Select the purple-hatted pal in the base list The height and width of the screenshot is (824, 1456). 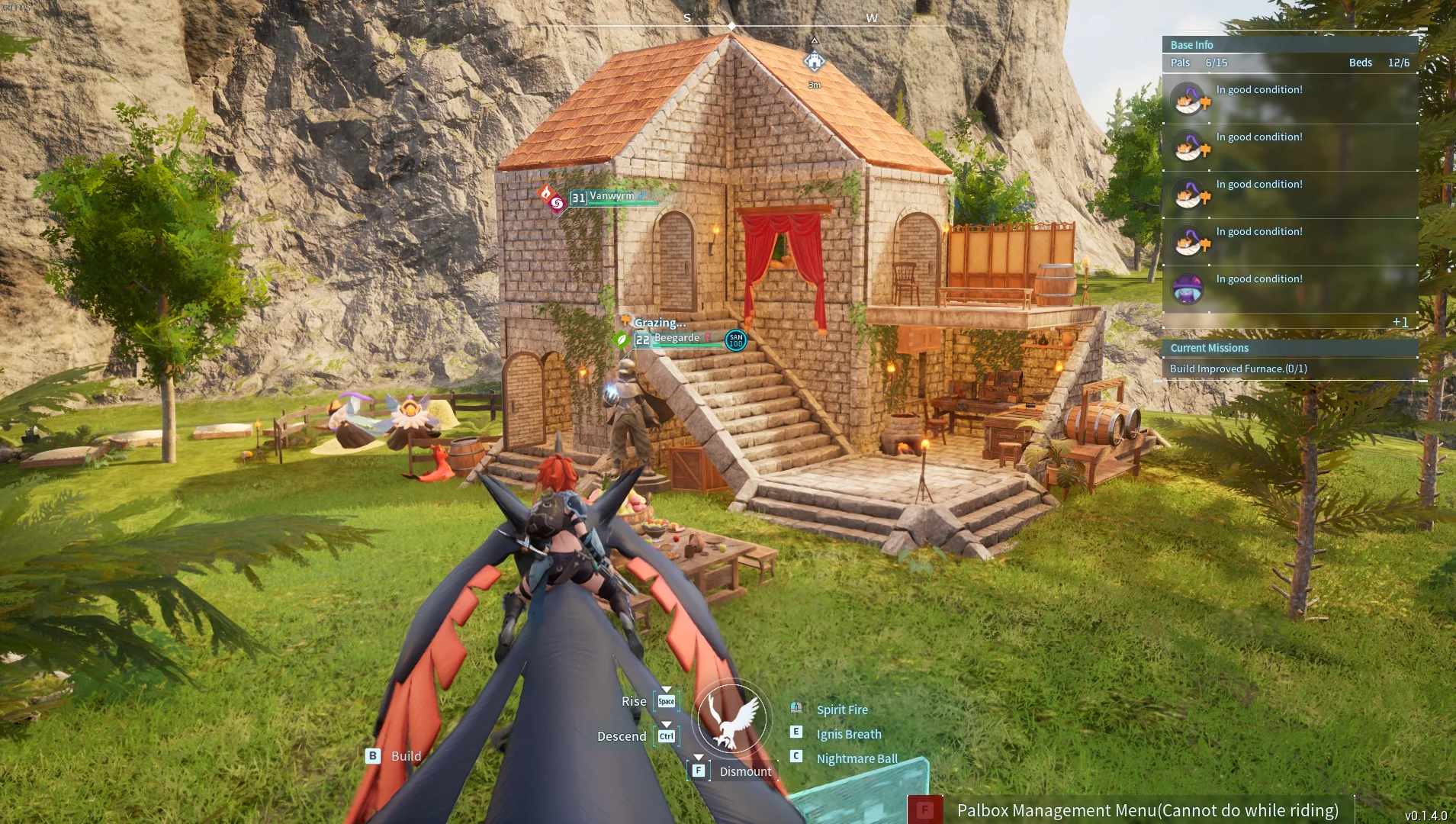point(1188,288)
